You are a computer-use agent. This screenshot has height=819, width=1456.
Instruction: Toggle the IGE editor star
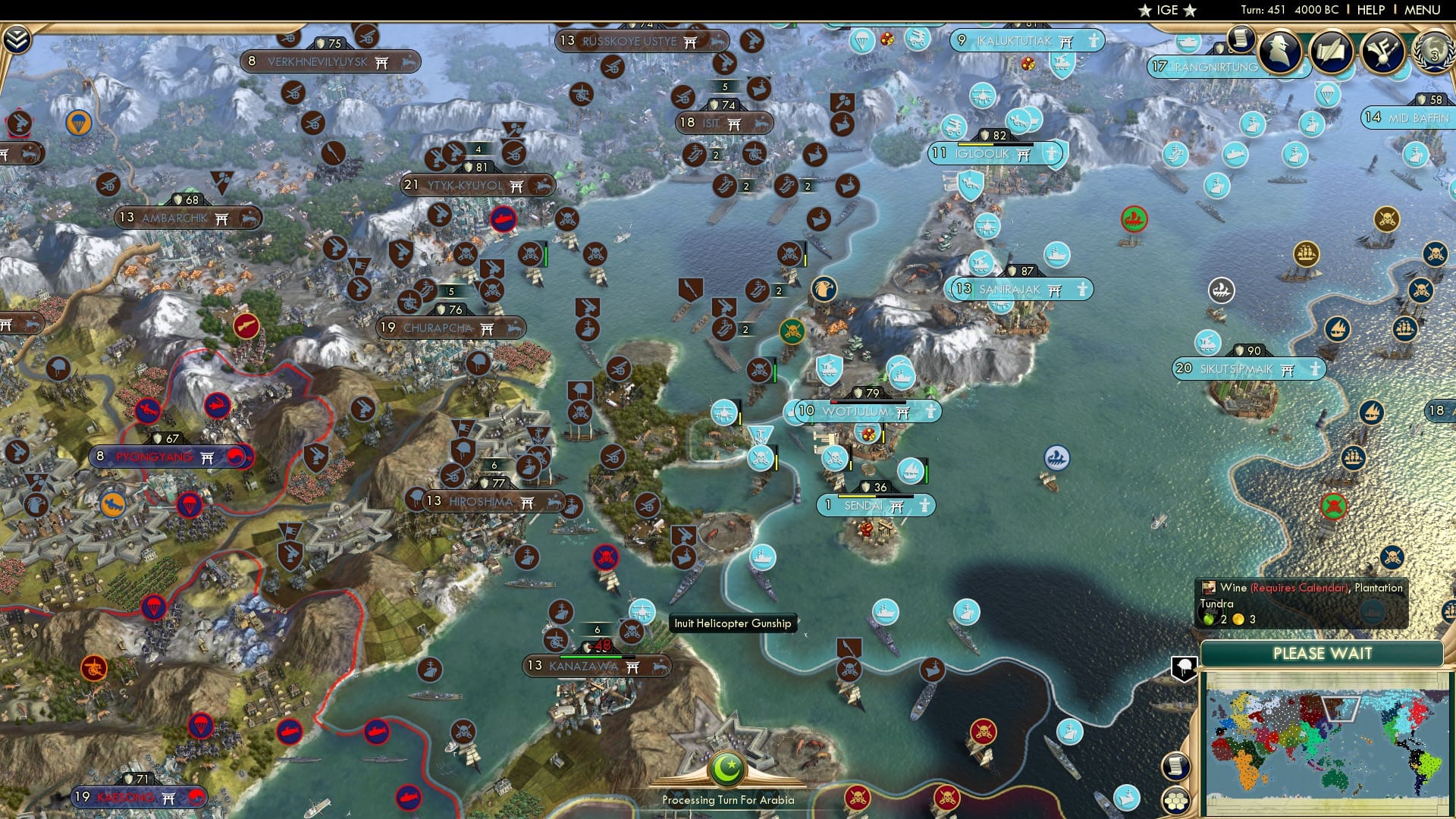pos(1144,10)
